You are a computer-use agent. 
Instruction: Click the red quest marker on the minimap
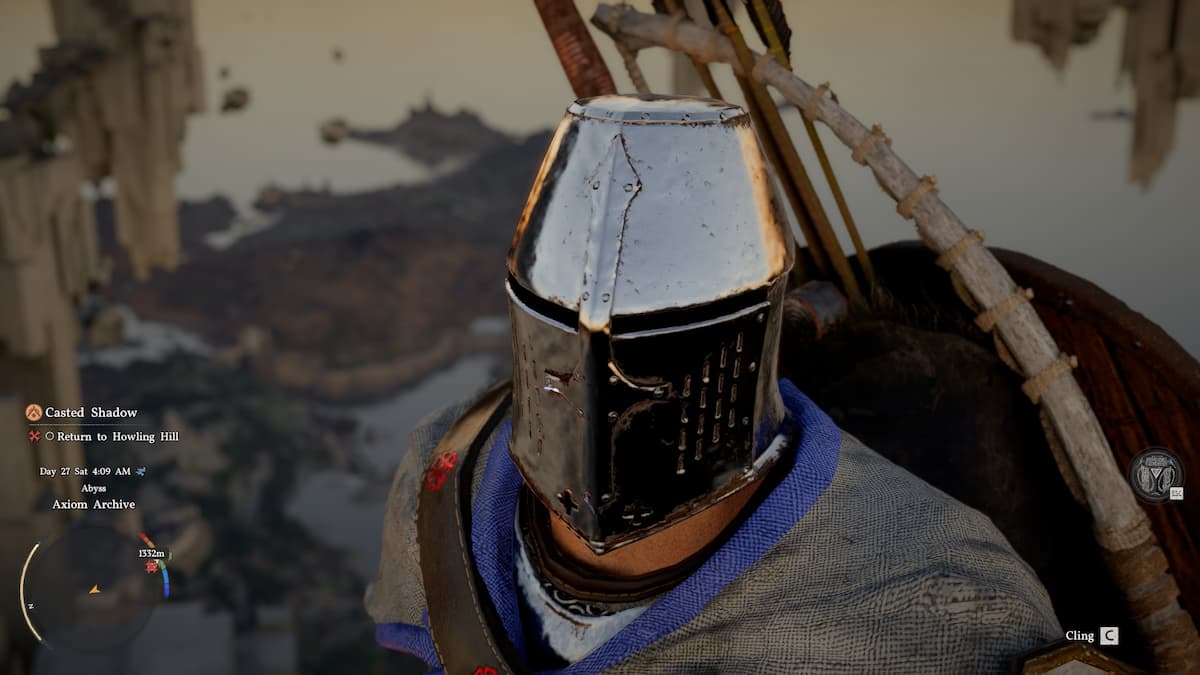click(x=152, y=566)
